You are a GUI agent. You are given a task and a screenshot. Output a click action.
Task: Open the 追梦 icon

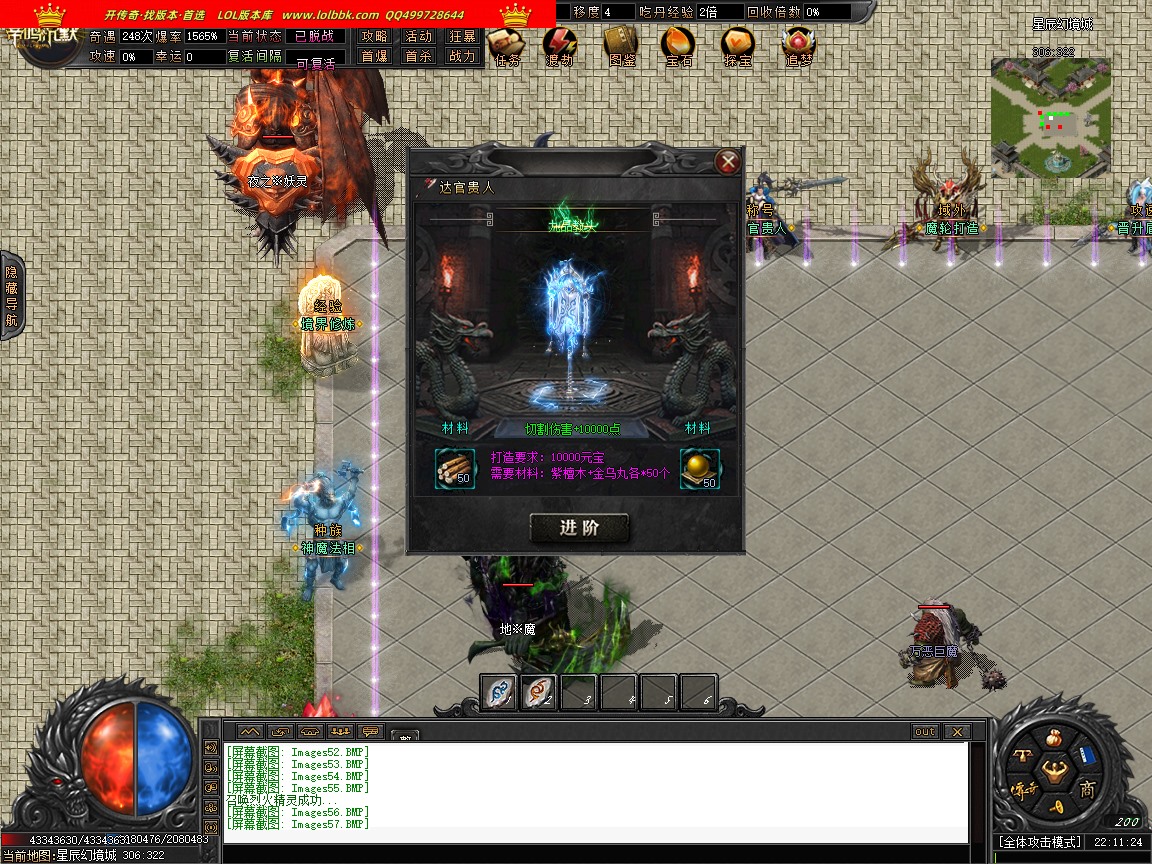tap(798, 45)
